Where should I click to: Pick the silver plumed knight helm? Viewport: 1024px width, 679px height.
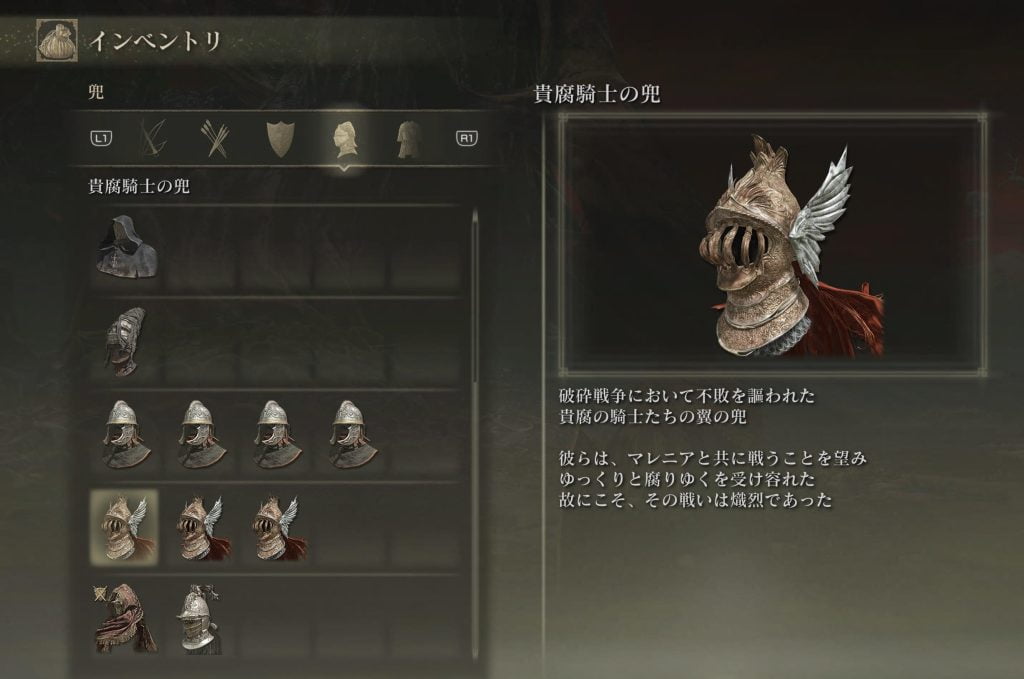[199, 620]
